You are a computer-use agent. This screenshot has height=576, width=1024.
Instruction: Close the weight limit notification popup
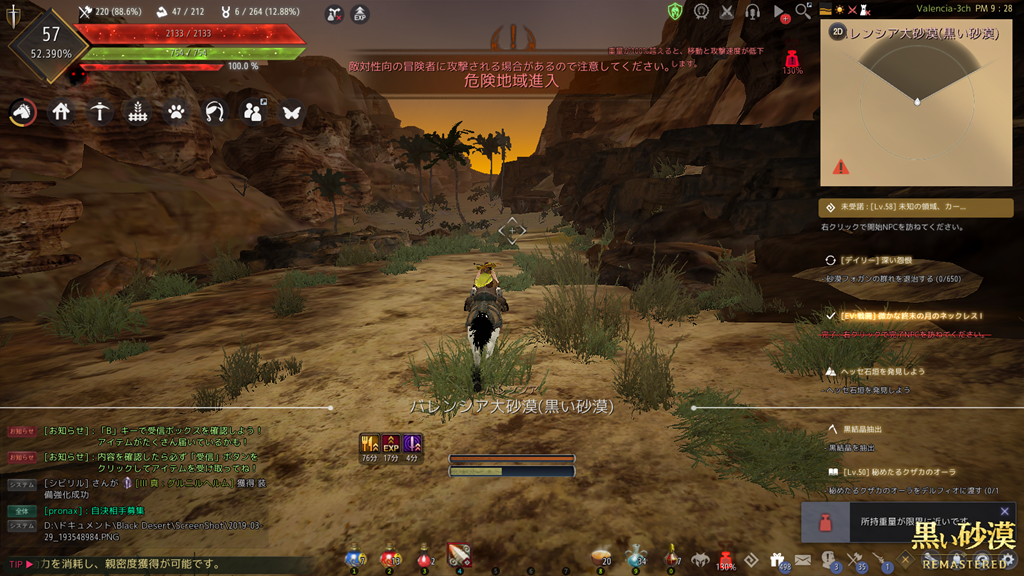tap(1005, 511)
